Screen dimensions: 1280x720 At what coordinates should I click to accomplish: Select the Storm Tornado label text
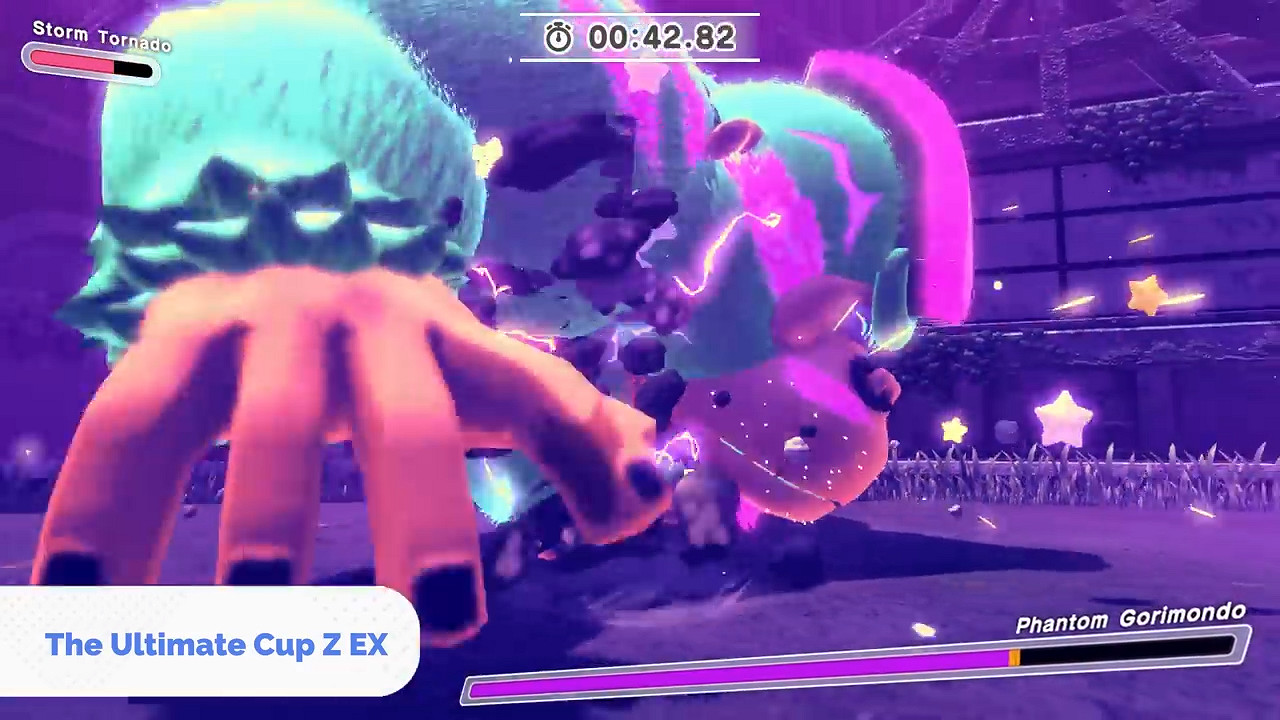(101, 36)
